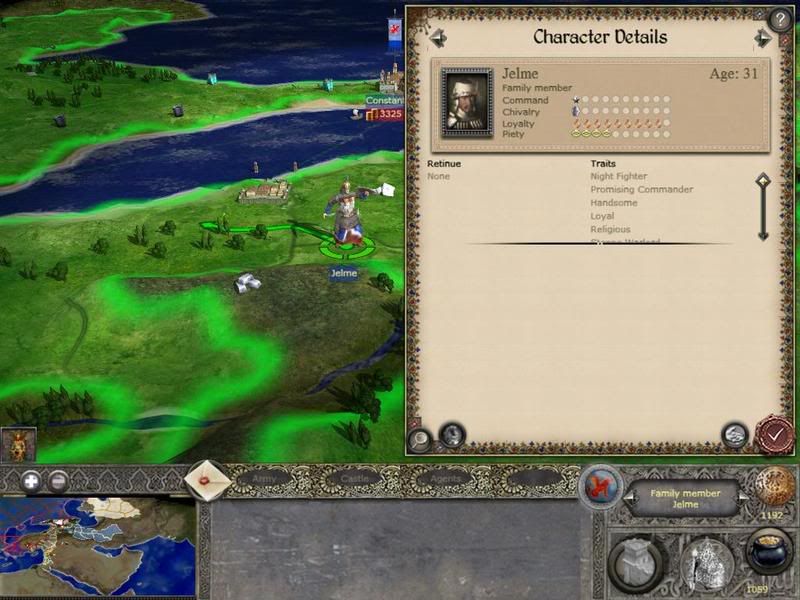Click the red faction emblem button

tap(601, 487)
